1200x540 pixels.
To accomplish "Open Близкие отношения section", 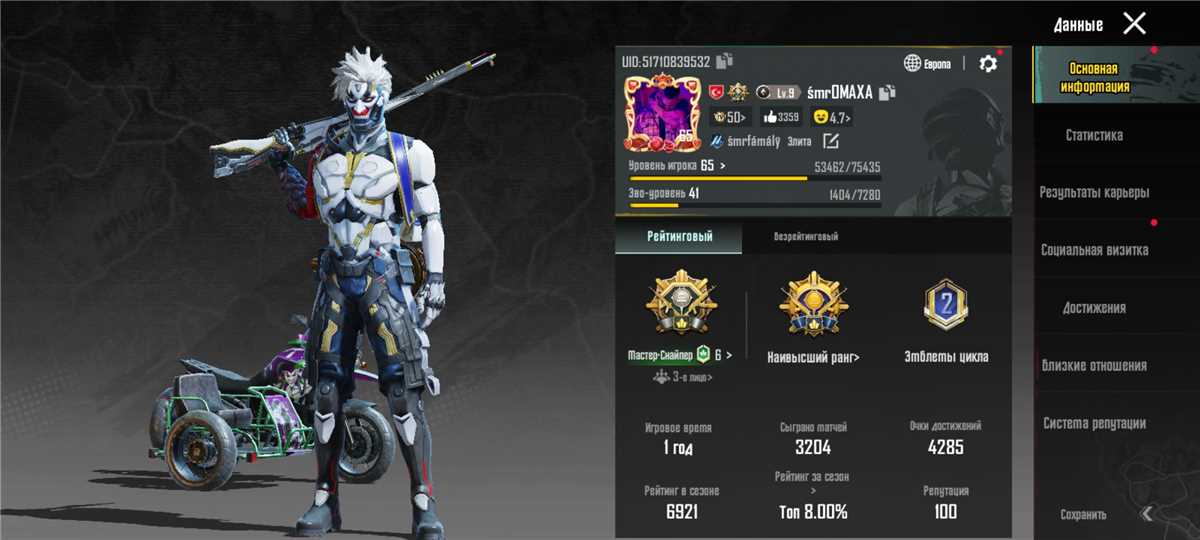I will tap(1094, 366).
